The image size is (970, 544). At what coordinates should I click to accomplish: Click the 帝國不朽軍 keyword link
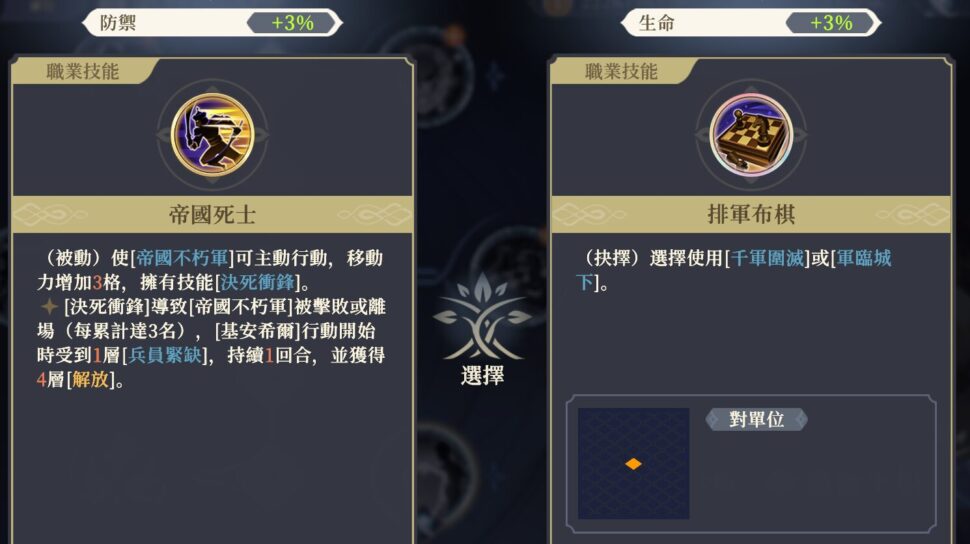[182, 259]
